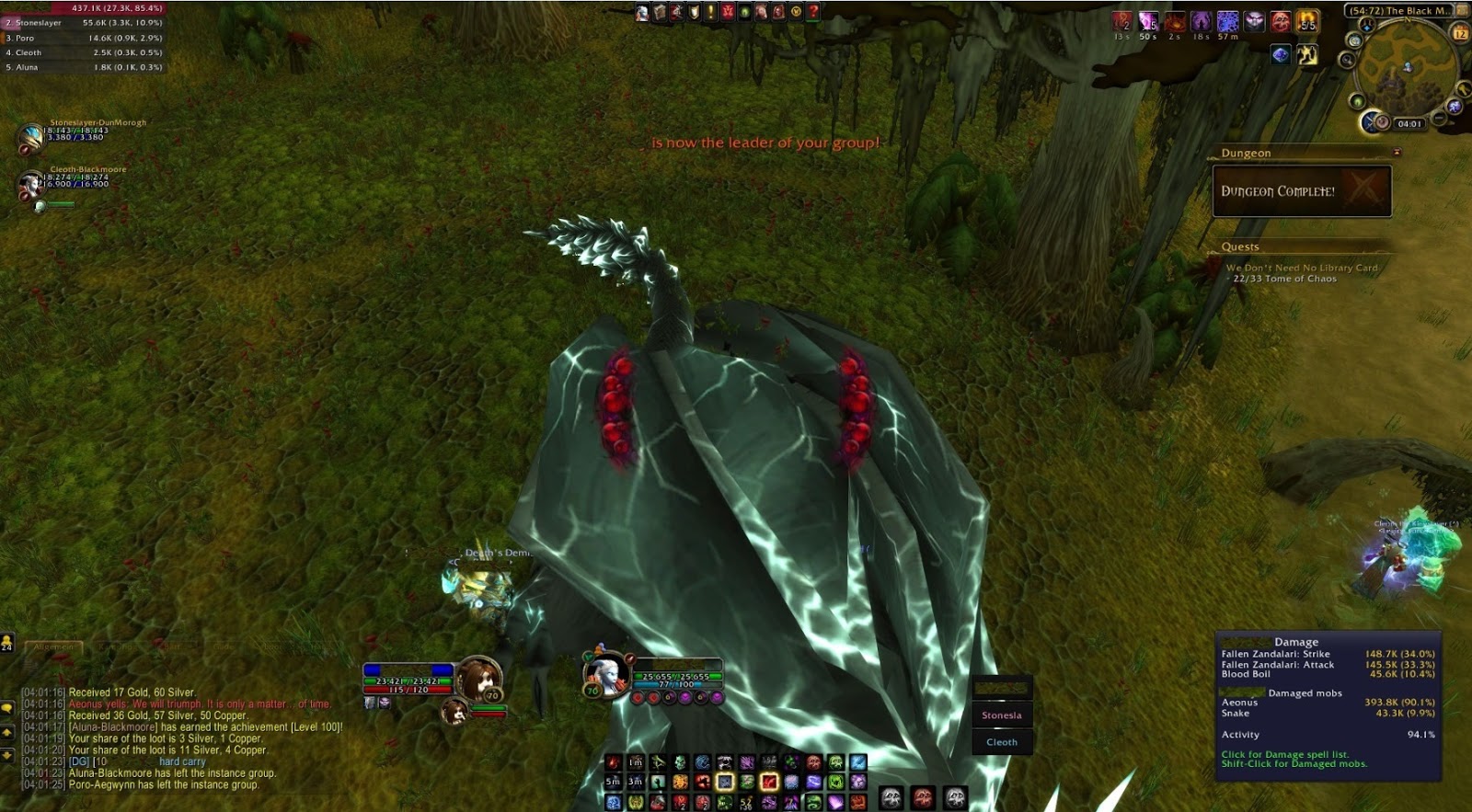1472x812 pixels.
Task: Click the green dot button on the minimap edge
Action: pyautogui.click(x=1357, y=102)
